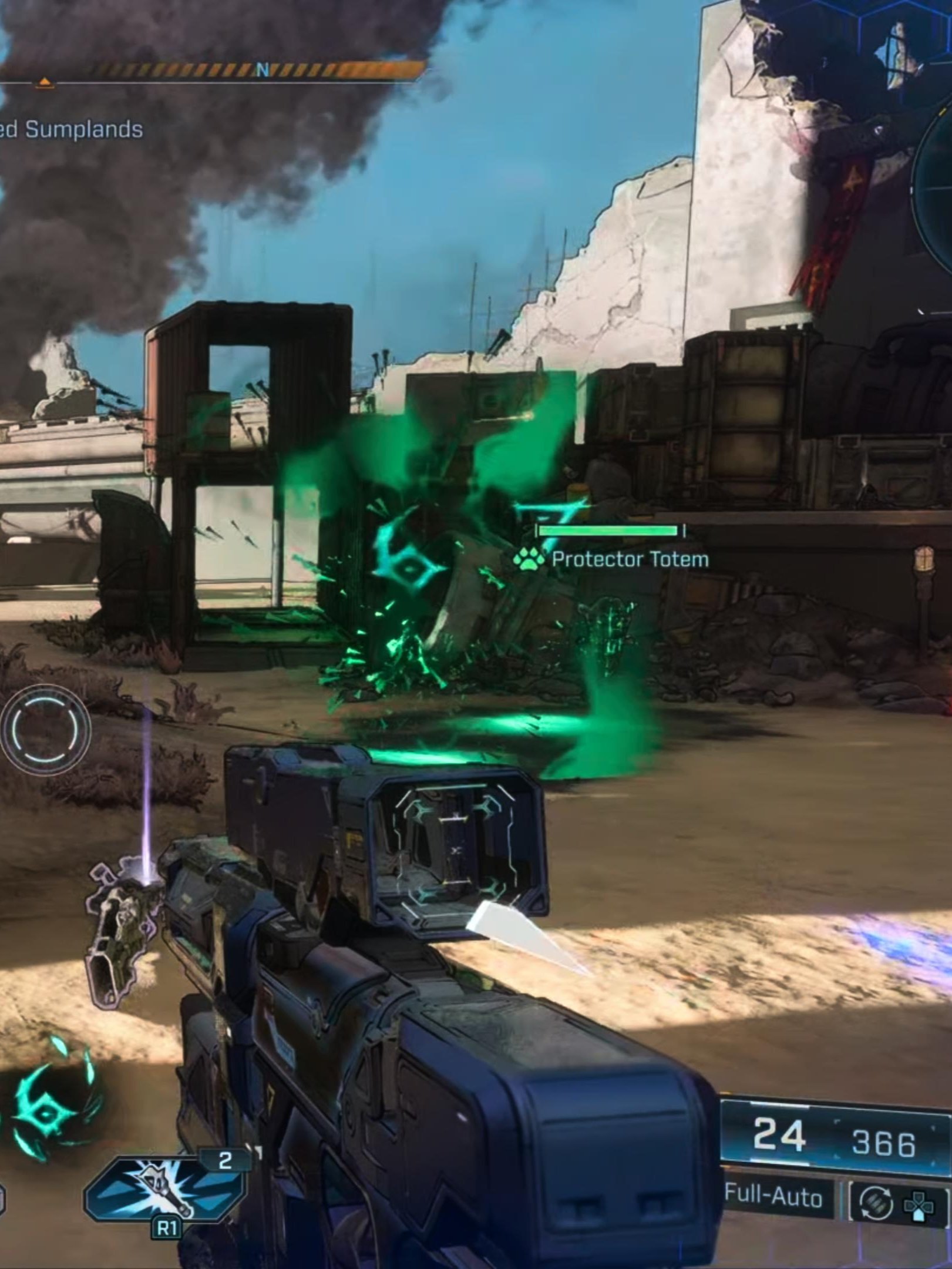Select the Protector Totem paw icon
Screen dimensions: 952x1269
(x=528, y=558)
